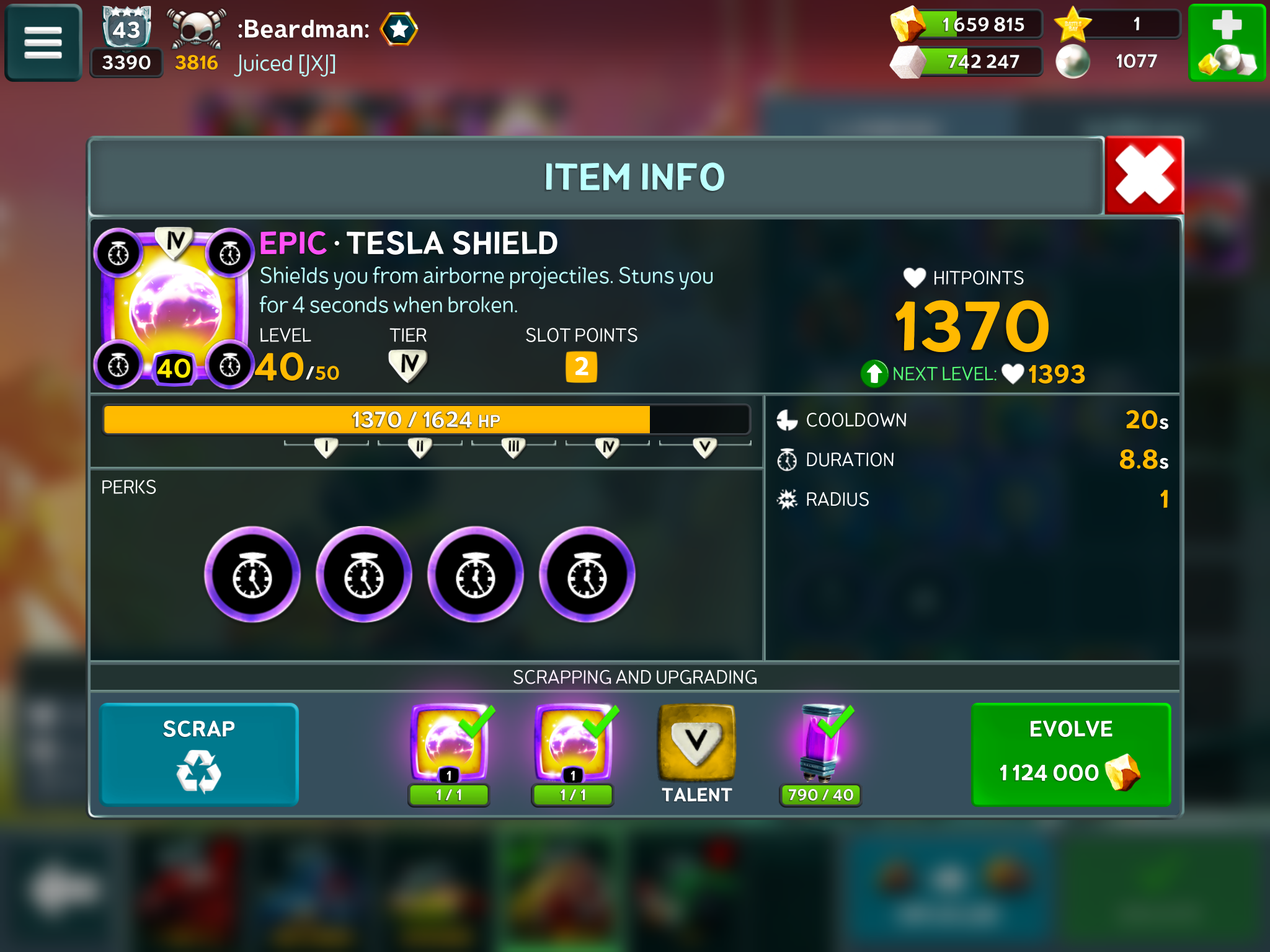The image size is (1270, 952).
Task: Tap the star emblem beside Beardman
Action: tap(399, 29)
